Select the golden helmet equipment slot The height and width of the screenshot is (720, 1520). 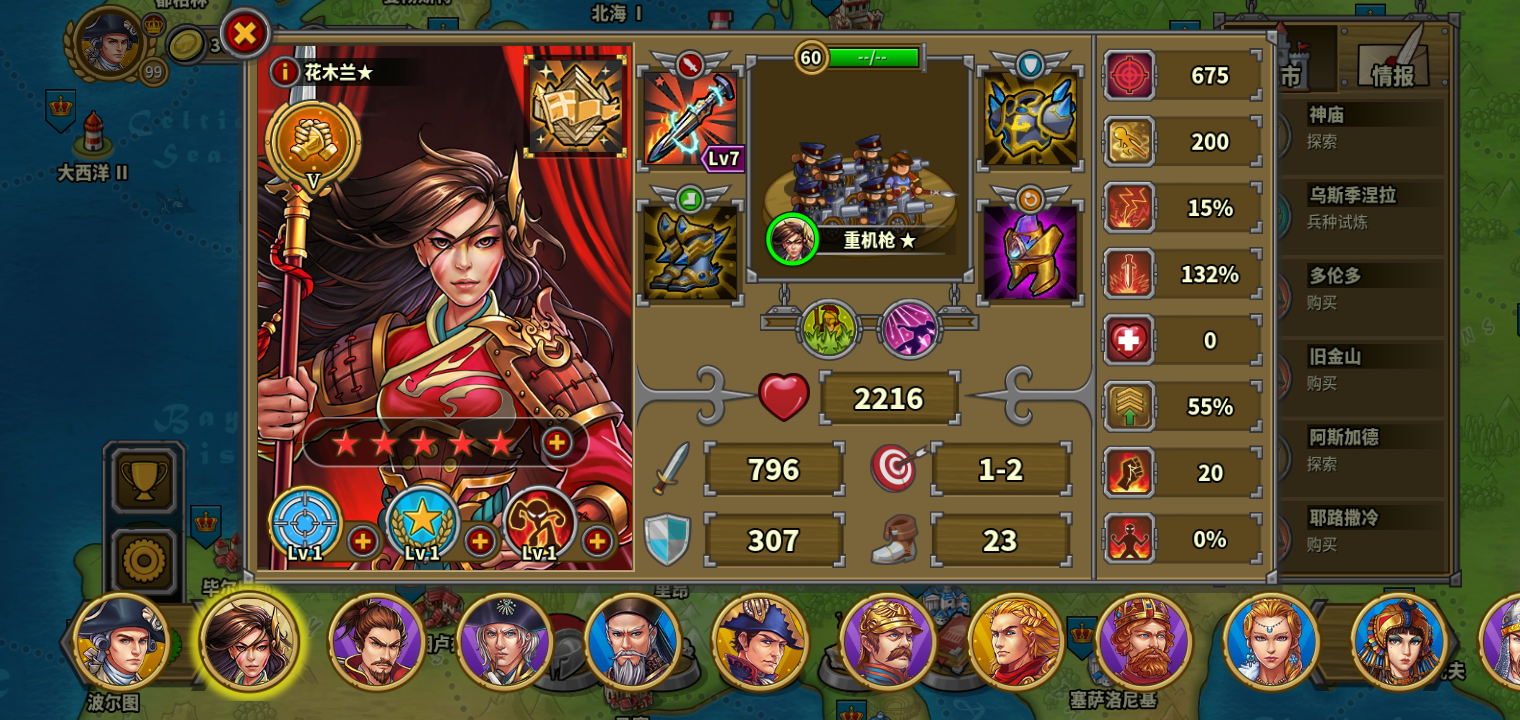pos(1030,250)
